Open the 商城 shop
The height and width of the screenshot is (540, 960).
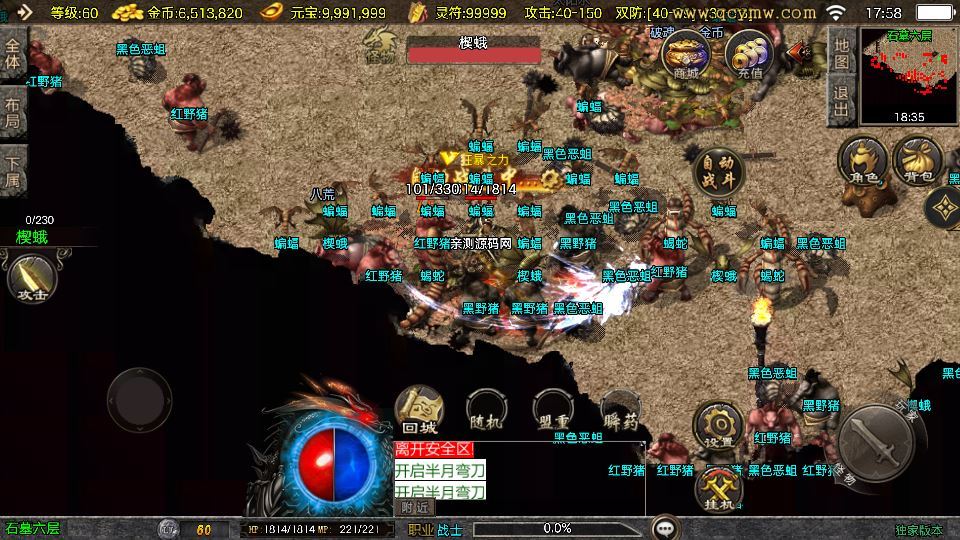point(686,54)
